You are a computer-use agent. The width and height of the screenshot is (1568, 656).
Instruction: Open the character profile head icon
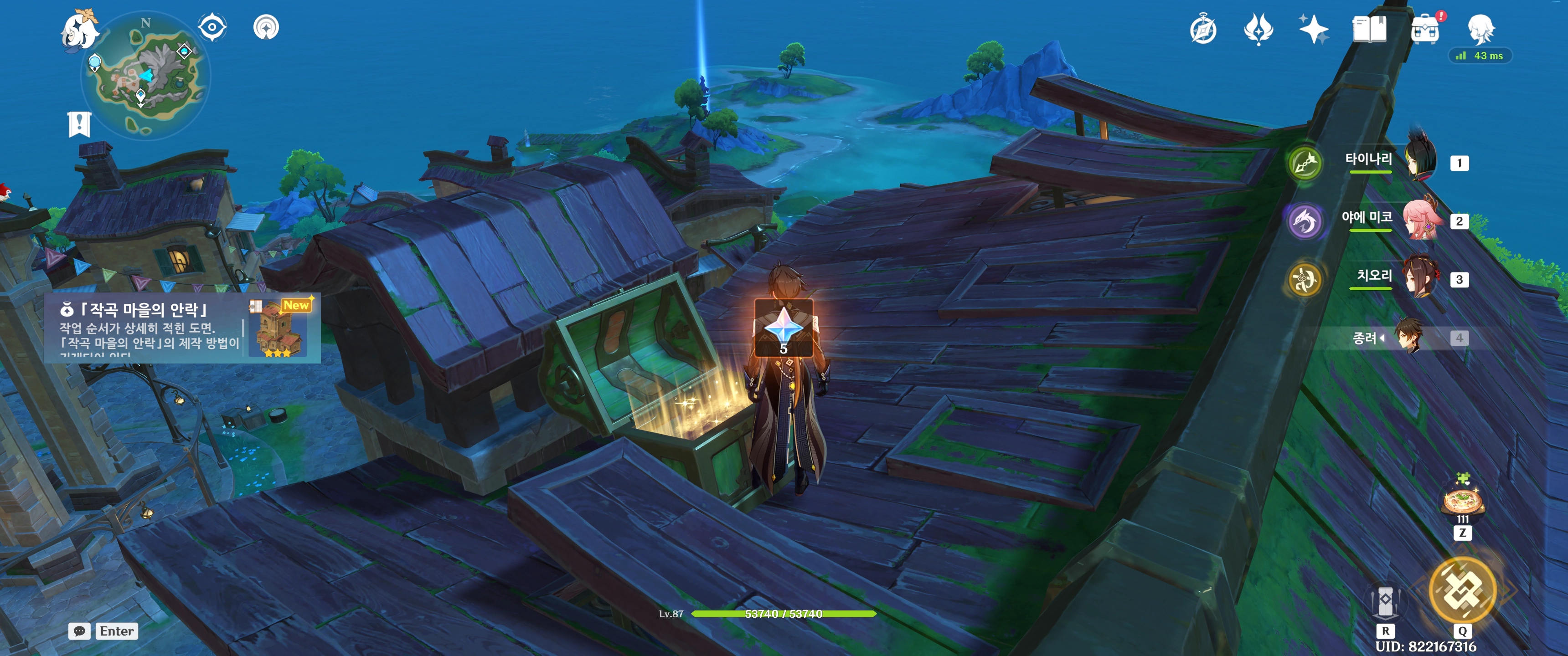(x=1480, y=29)
